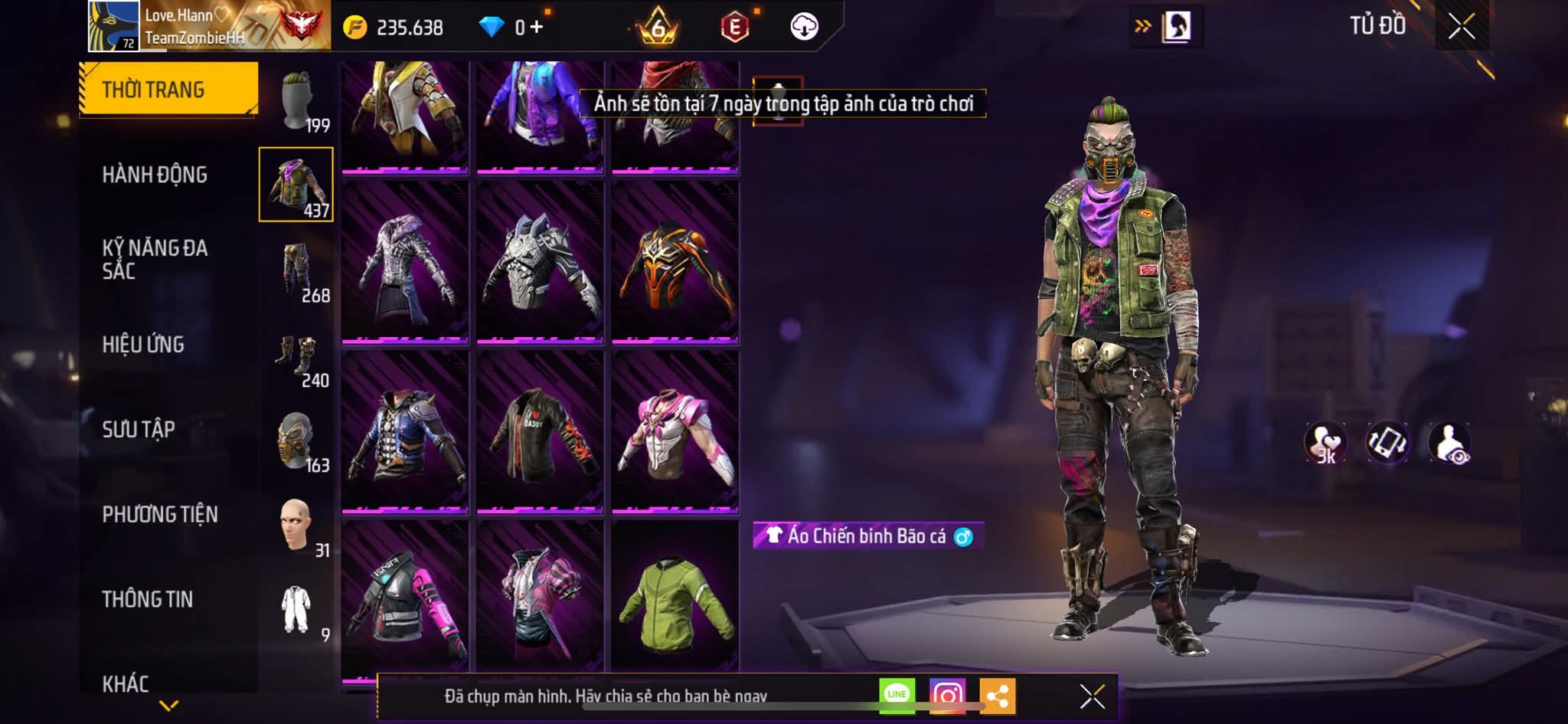The height and width of the screenshot is (724, 1568).
Task: Select the pants category showing 268
Action: point(297,270)
